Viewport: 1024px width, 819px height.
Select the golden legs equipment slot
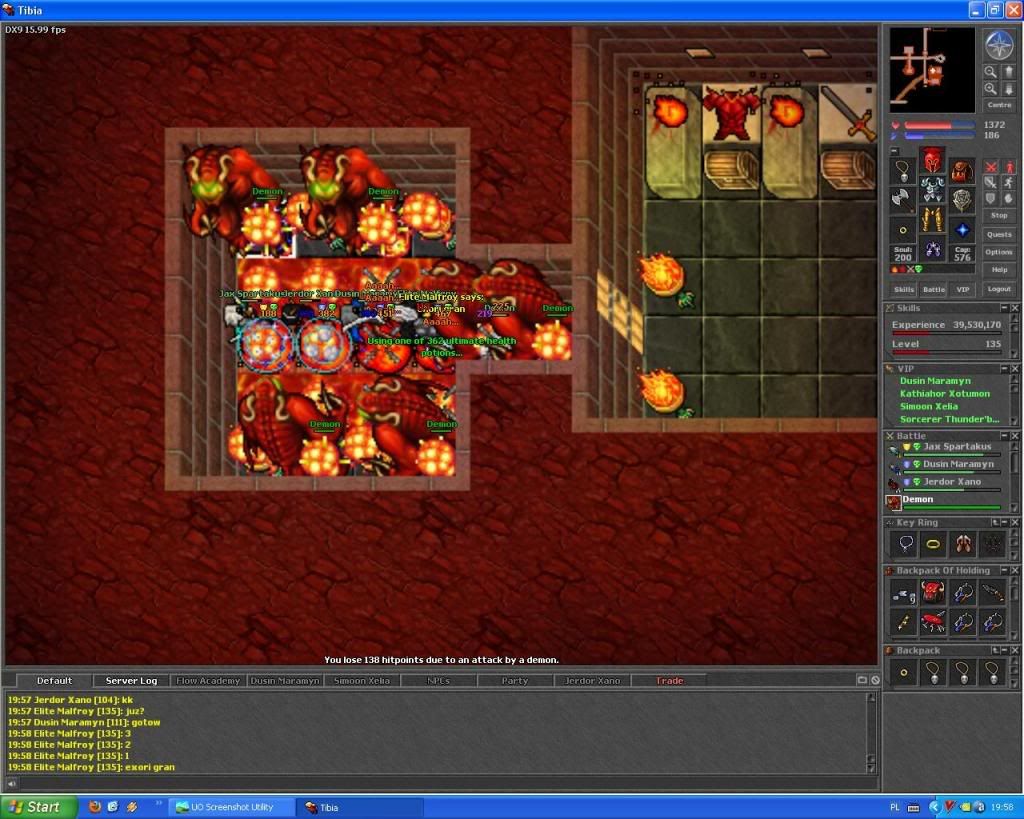932,220
